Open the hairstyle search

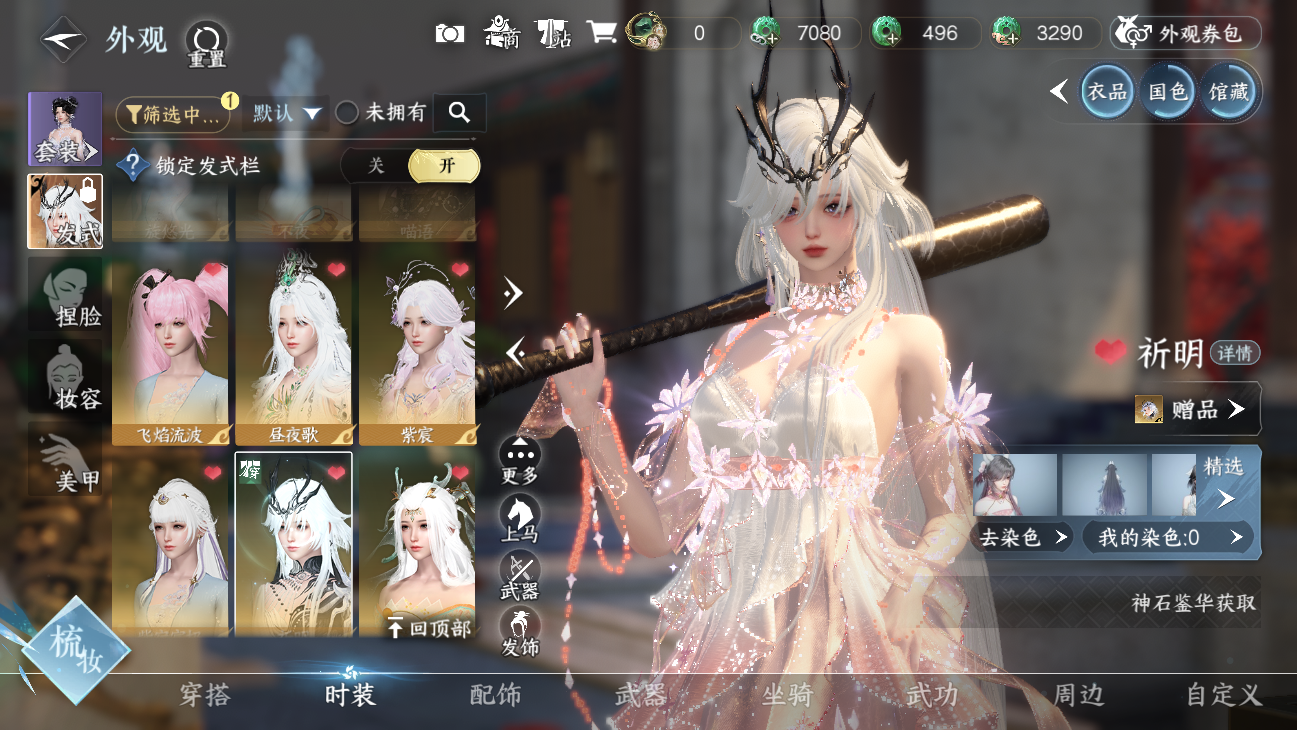[460, 113]
